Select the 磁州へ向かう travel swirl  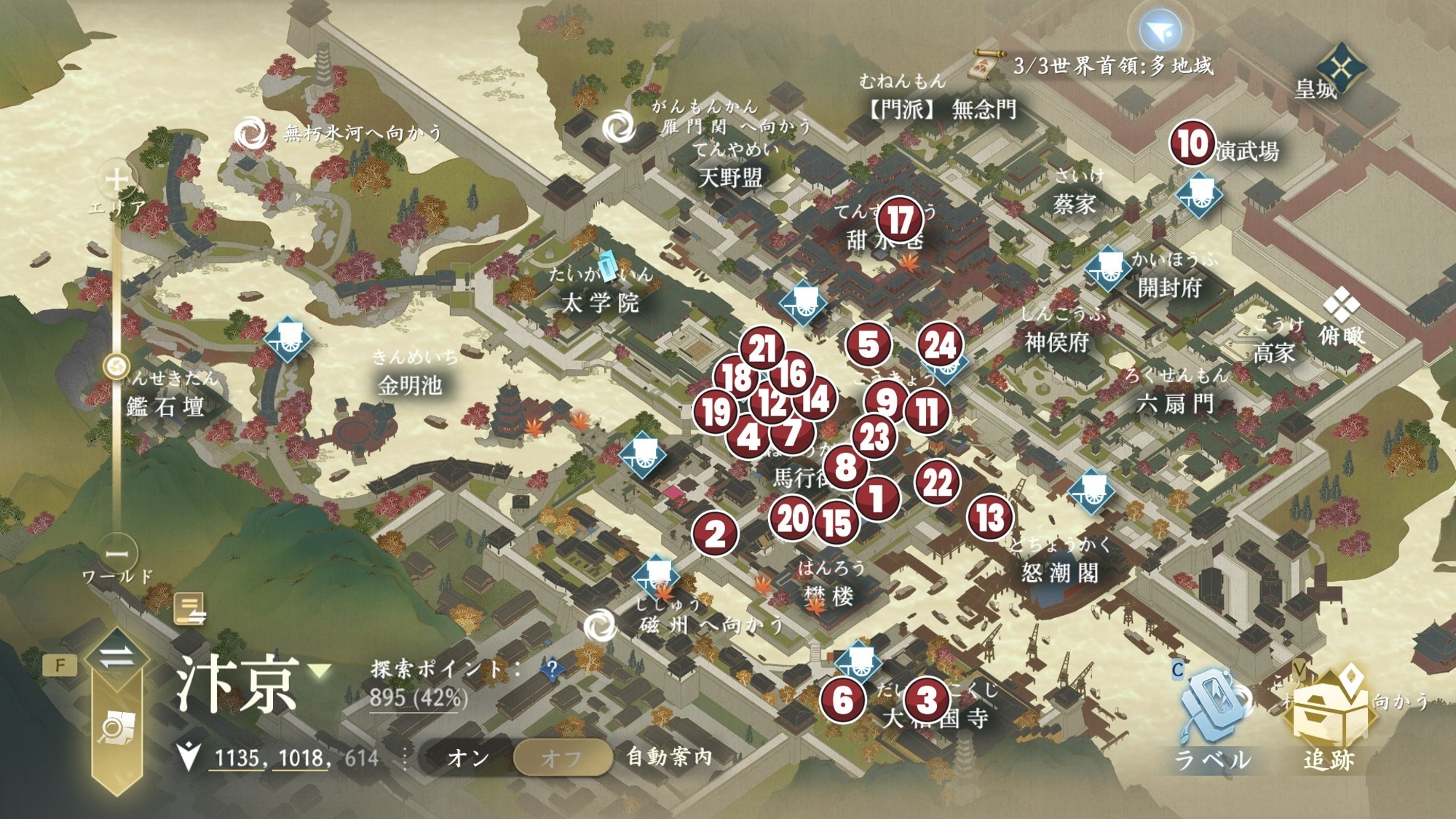pos(601,625)
